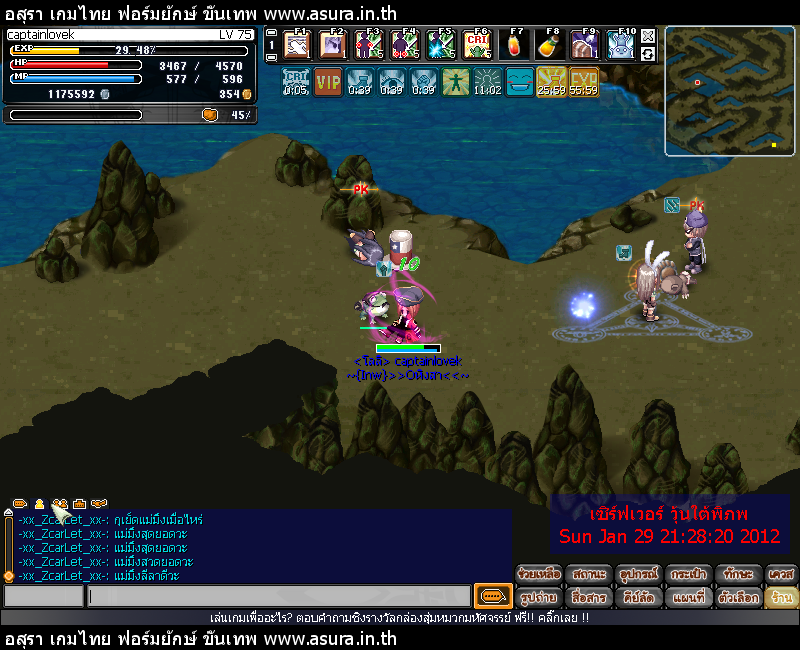Click the chat text input field
The width and height of the screenshot is (800, 650).
(278, 597)
